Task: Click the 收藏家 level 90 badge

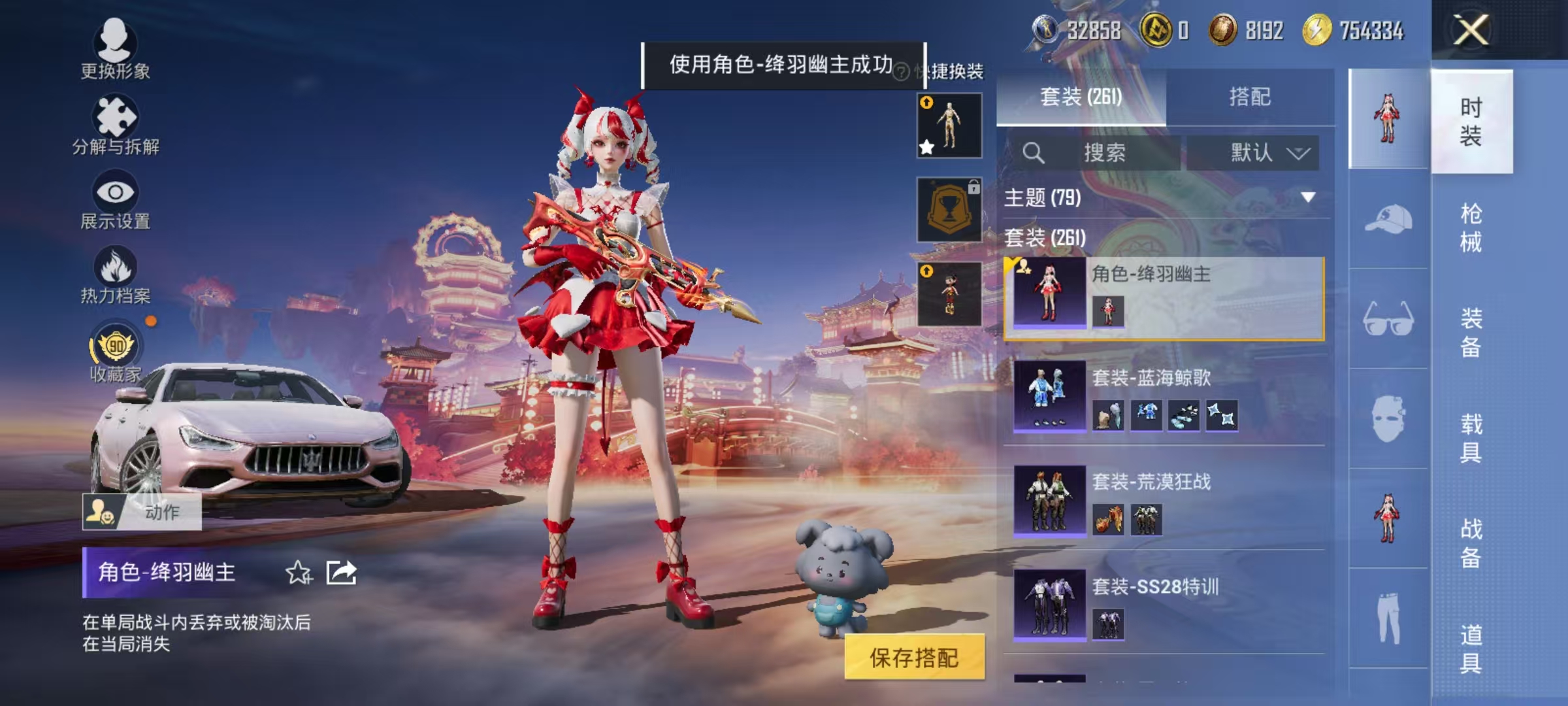Action: (x=116, y=348)
